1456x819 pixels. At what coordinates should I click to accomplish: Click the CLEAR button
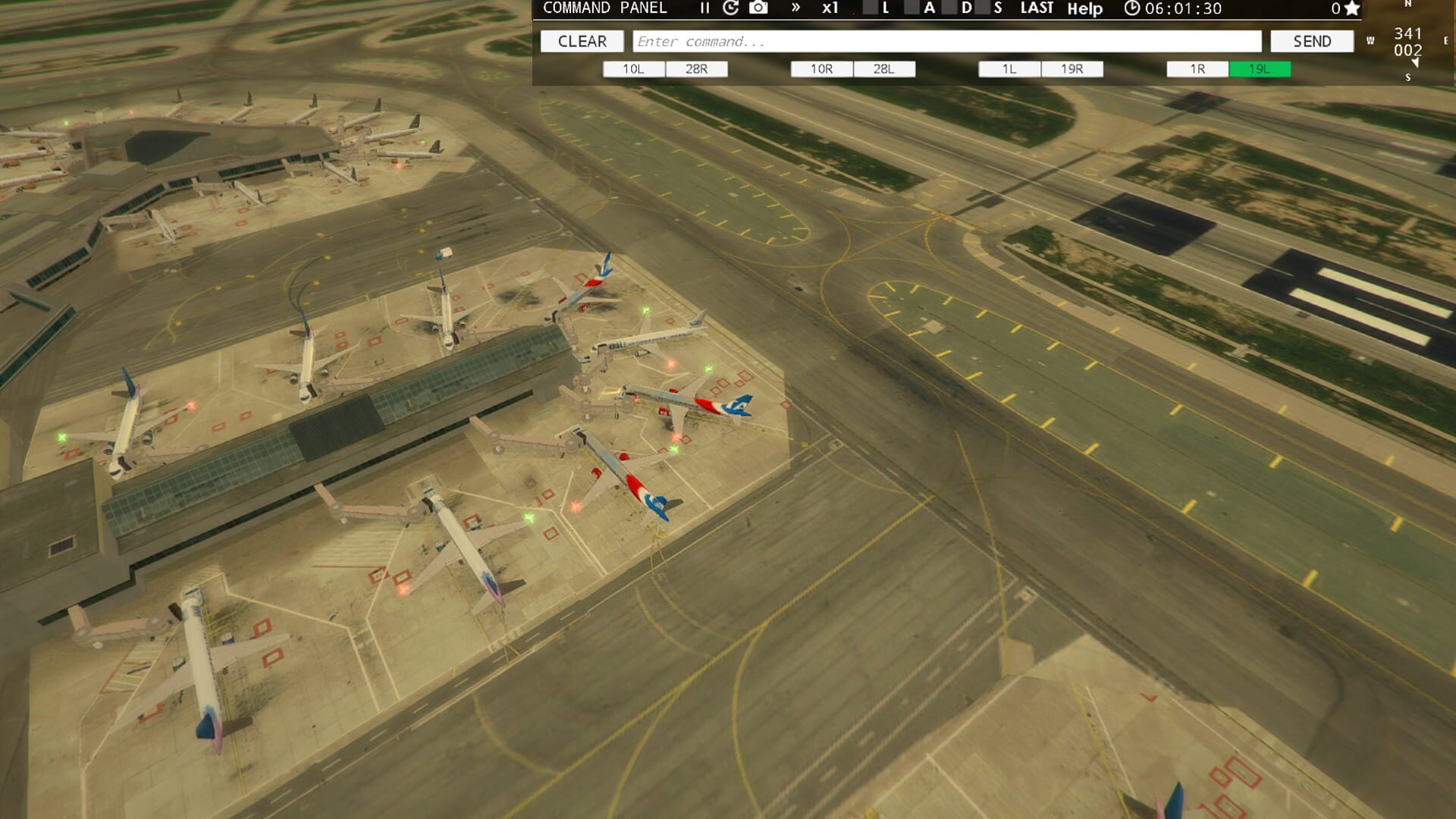[582, 41]
